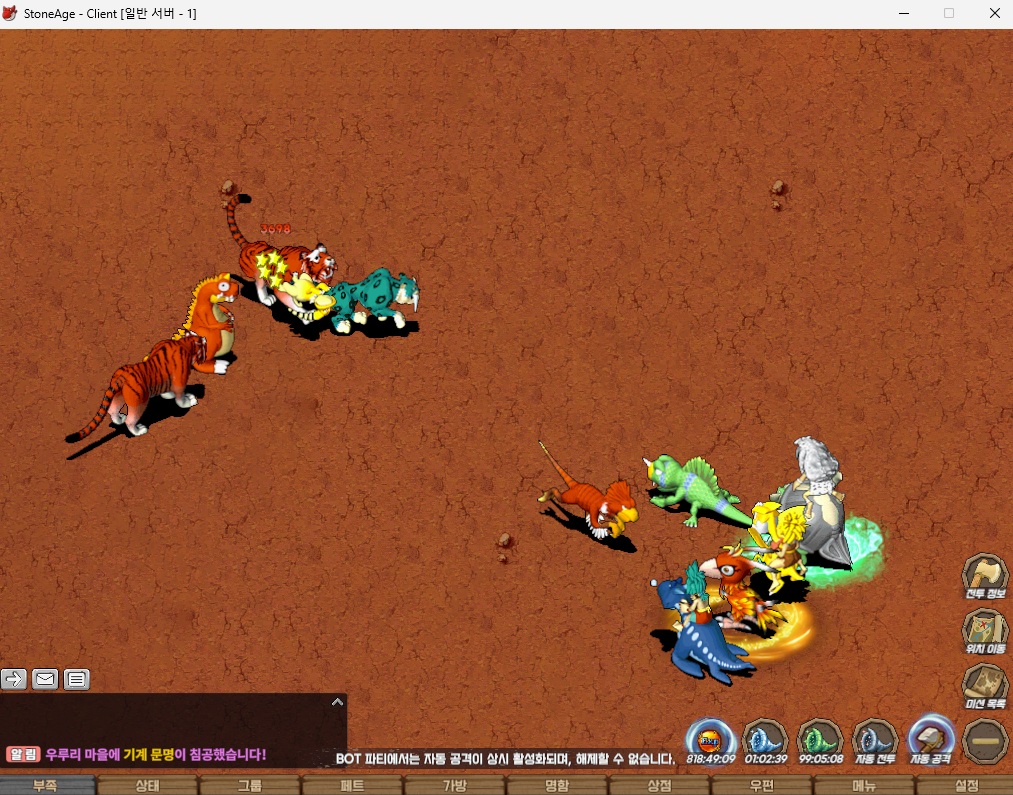Click the Exp boost orb icon
The height and width of the screenshot is (795, 1013).
click(x=711, y=740)
